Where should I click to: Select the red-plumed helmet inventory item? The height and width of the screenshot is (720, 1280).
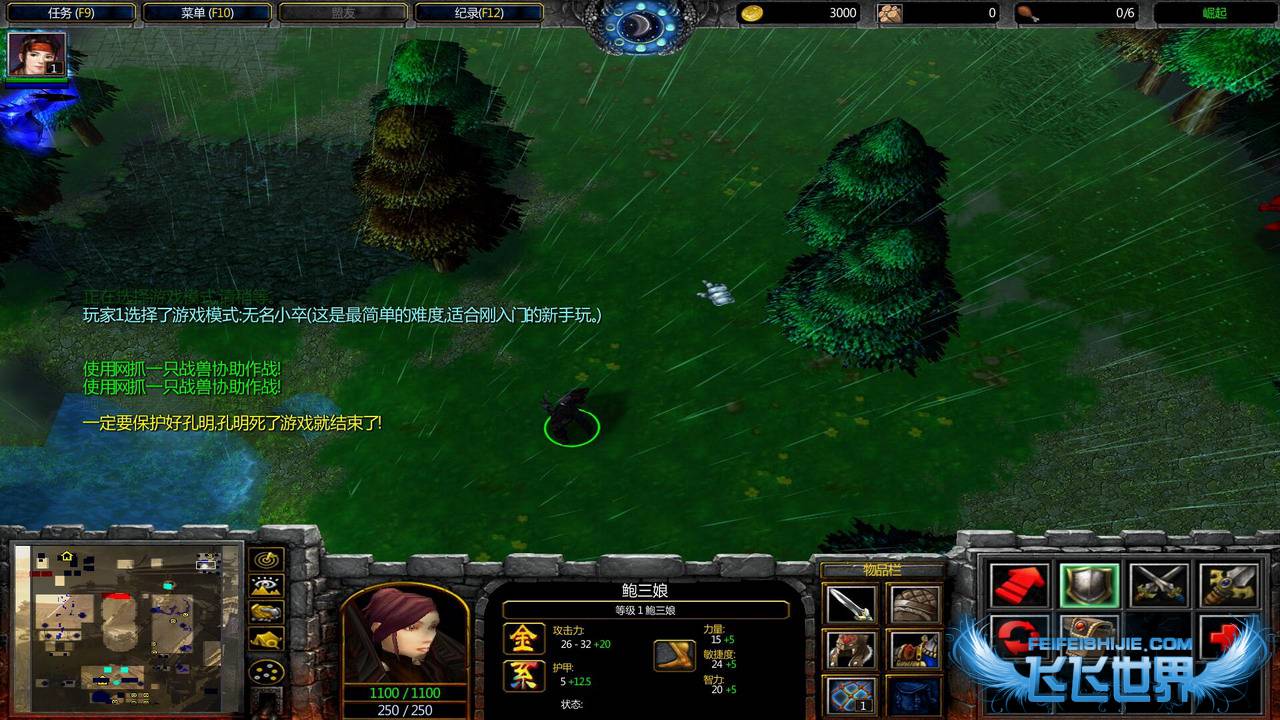[851, 650]
